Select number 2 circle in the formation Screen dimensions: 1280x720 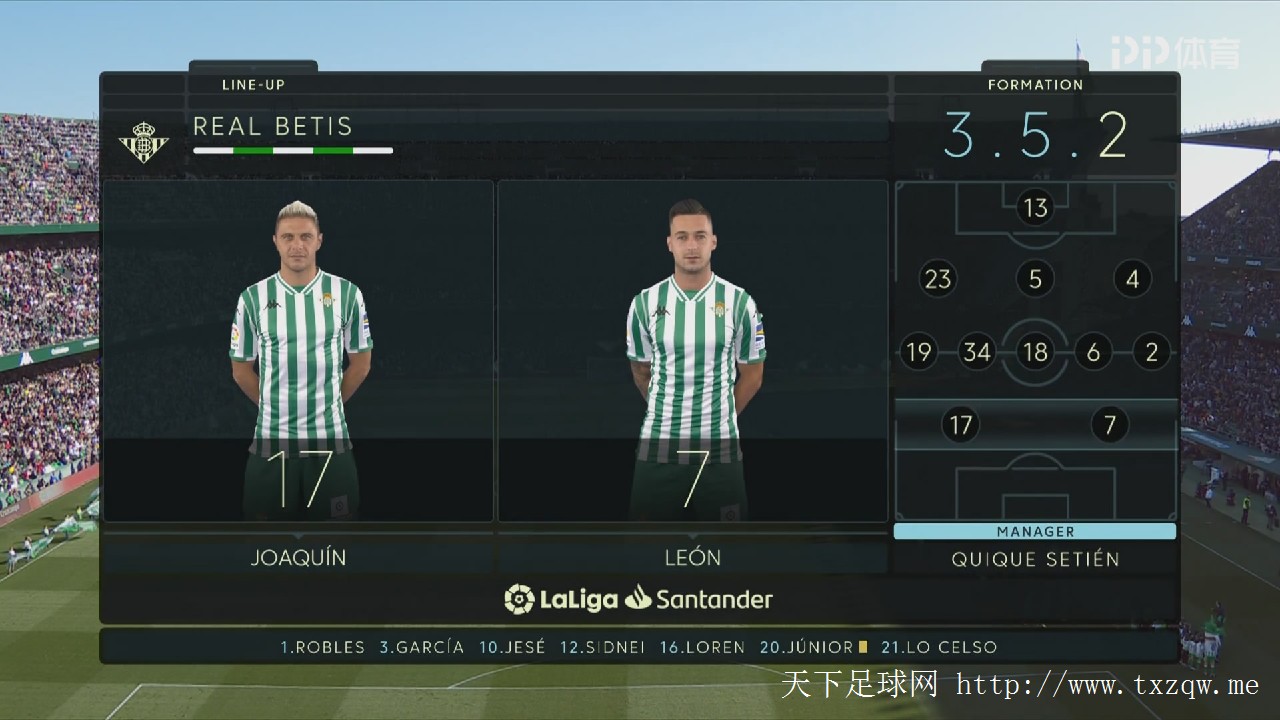[1152, 352]
